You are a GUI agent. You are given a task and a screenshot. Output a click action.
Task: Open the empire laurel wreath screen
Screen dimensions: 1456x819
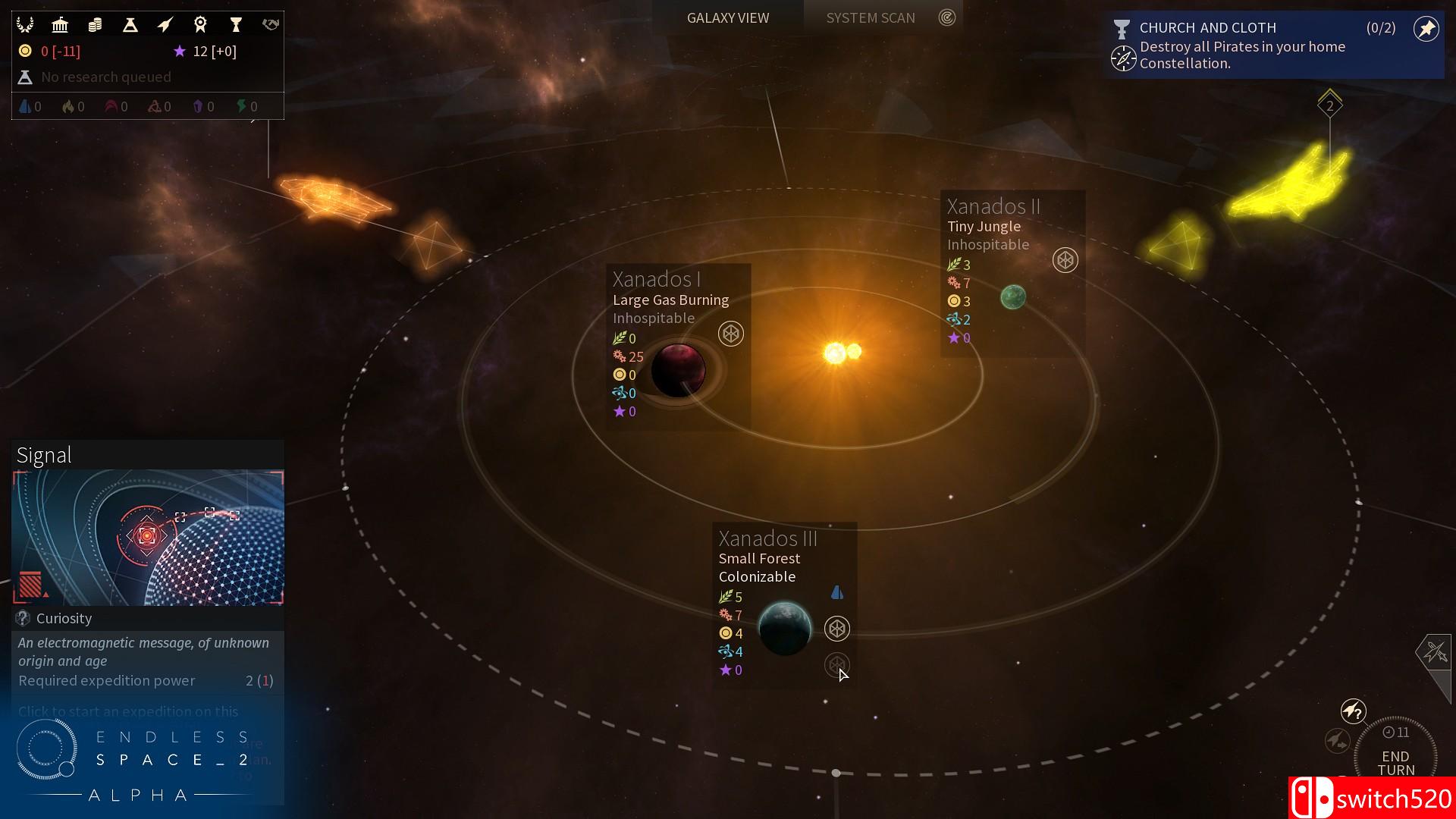(25, 25)
